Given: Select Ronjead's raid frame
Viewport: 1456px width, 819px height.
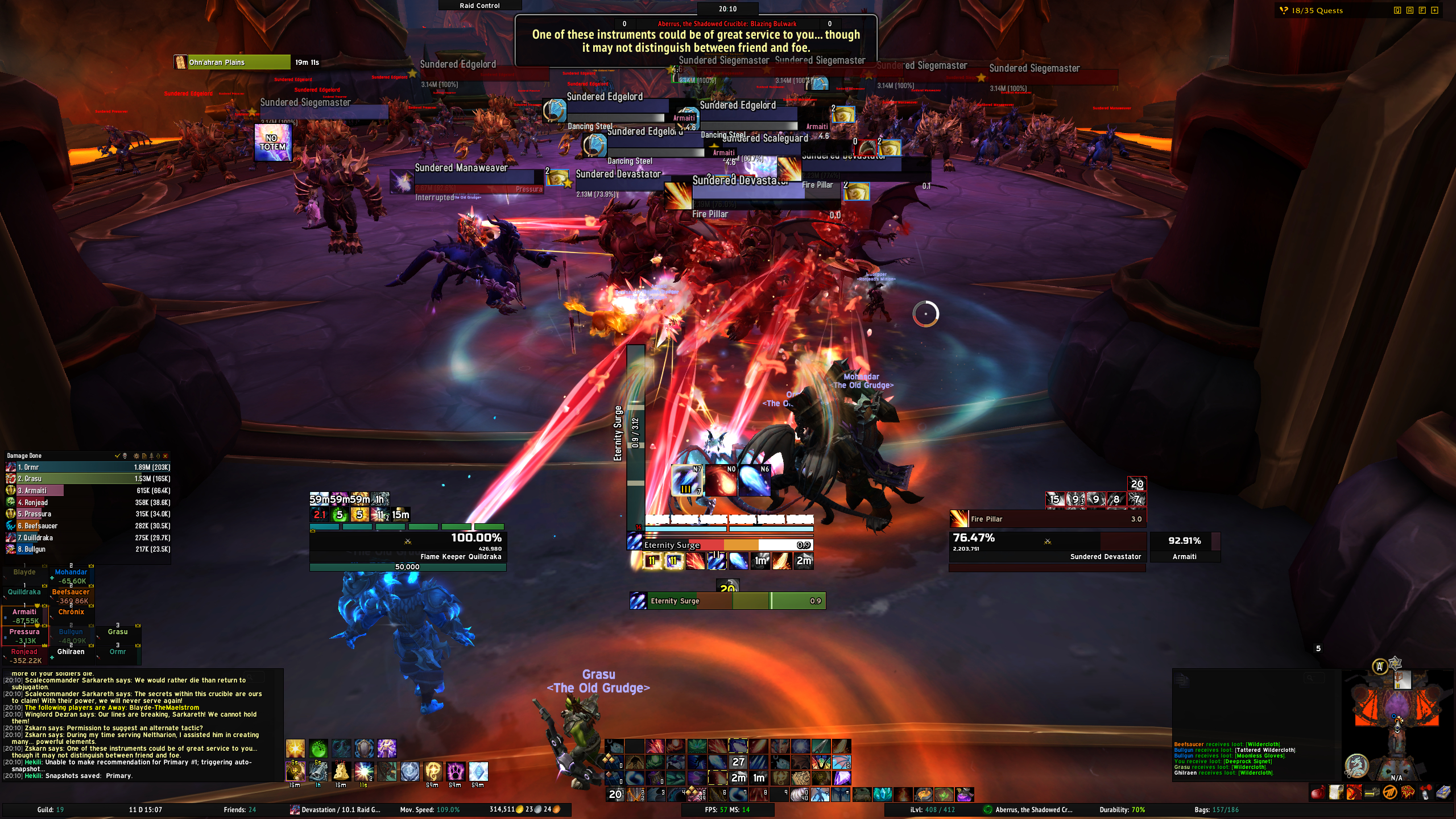Looking at the screenshot, I should (24, 656).
